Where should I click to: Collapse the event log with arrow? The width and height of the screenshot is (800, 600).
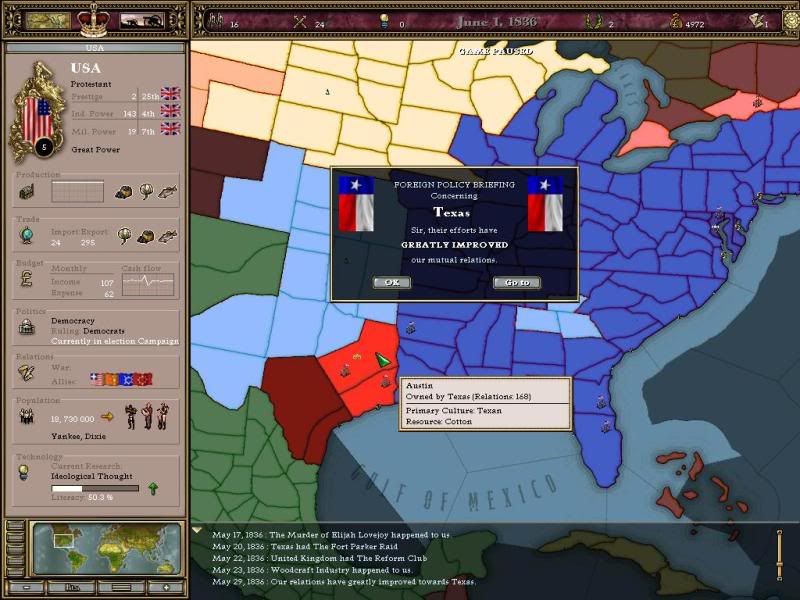[196, 530]
